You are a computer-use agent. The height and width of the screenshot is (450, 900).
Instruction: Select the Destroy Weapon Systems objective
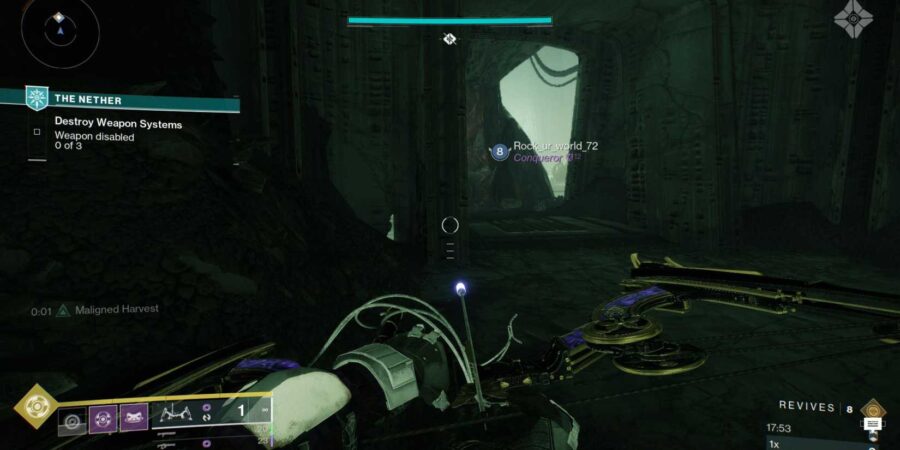118,124
